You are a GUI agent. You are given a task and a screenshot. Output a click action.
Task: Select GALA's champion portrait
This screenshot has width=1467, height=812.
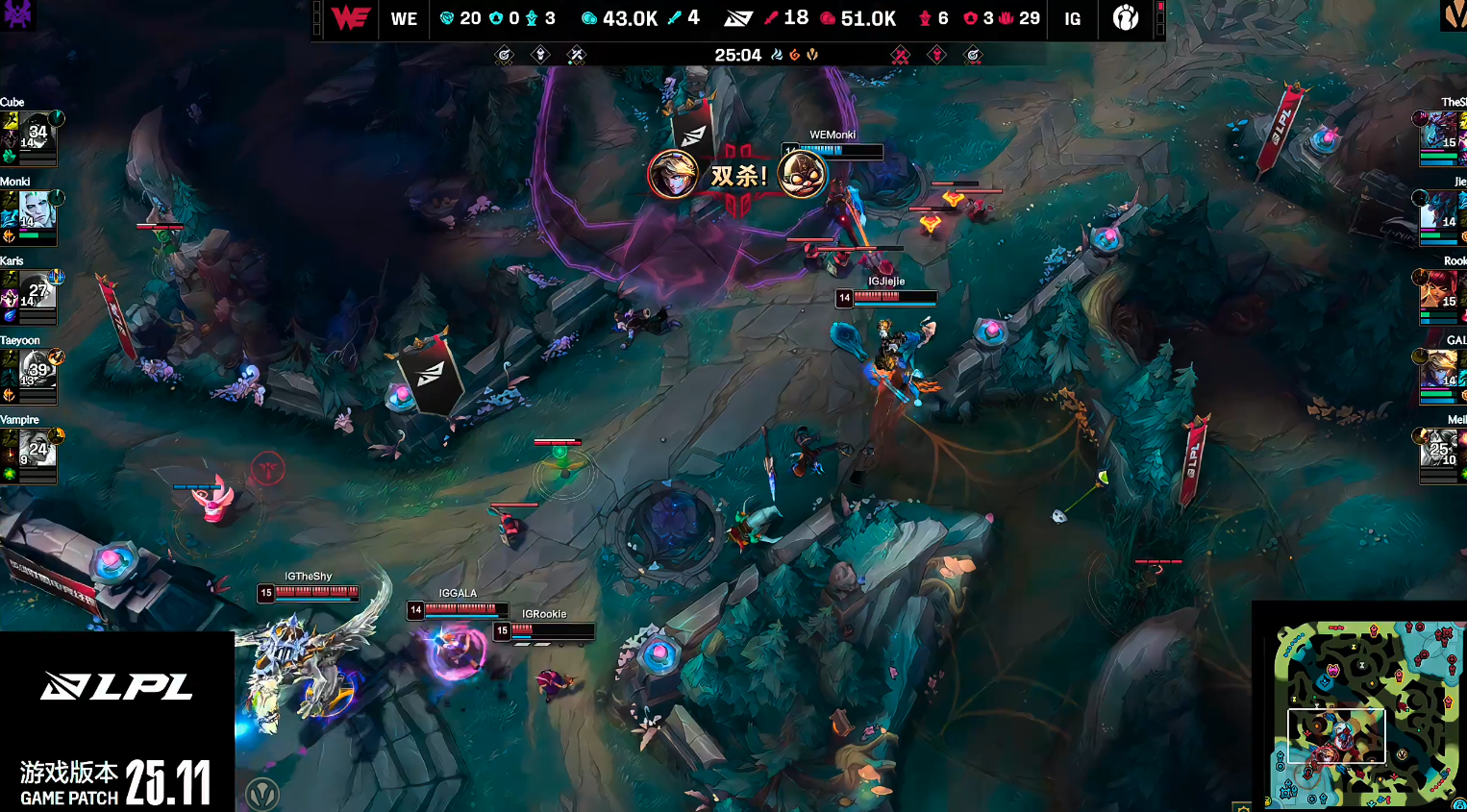pos(1439,371)
